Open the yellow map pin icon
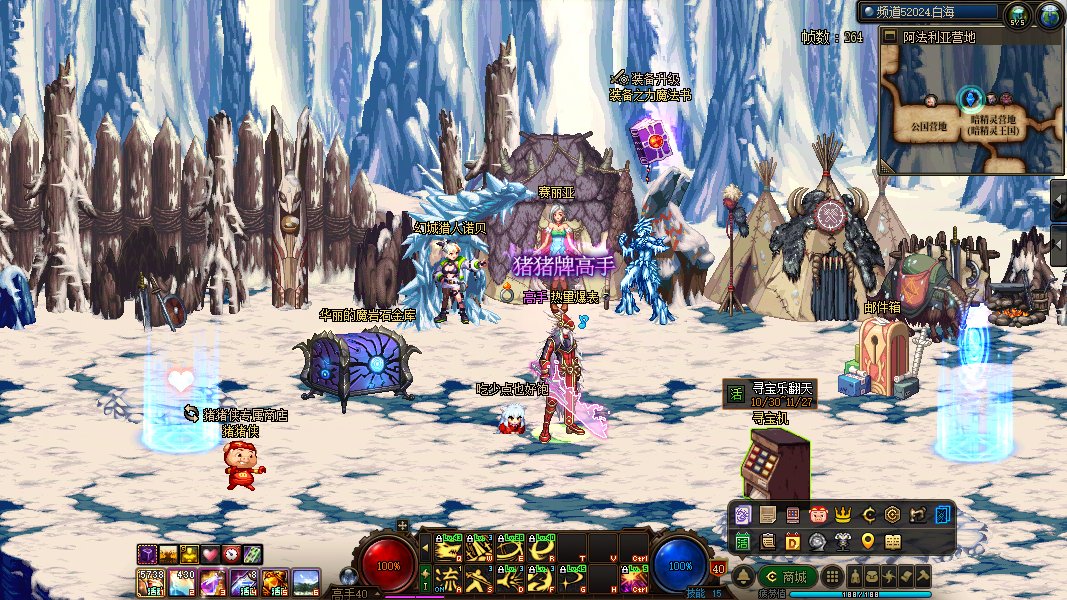Screen dimensions: 1067x600 [x=868, y=542]
